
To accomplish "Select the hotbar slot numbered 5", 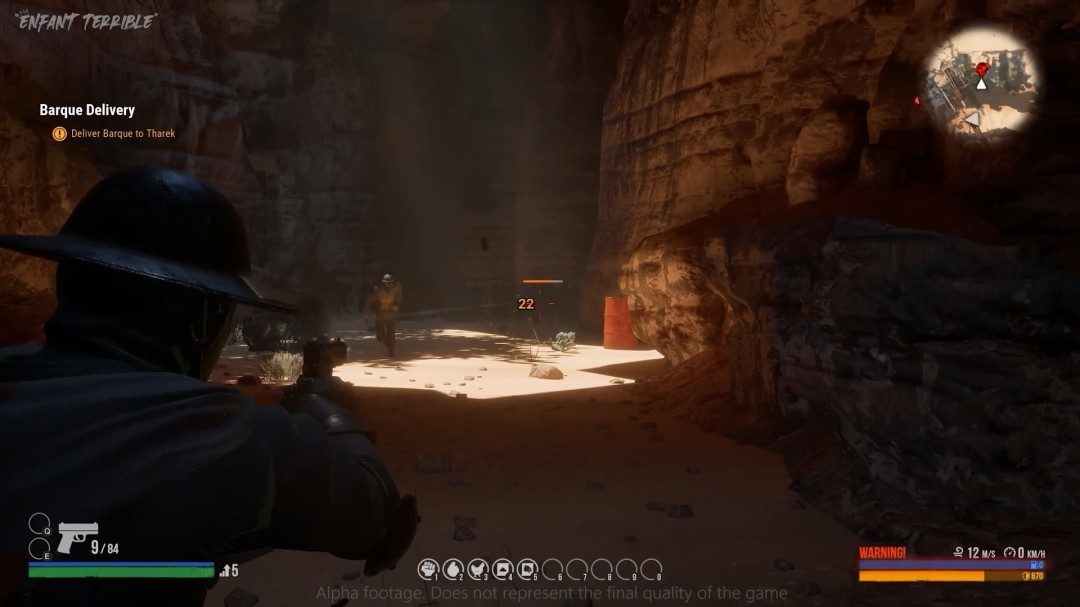I will coord(527,569).
